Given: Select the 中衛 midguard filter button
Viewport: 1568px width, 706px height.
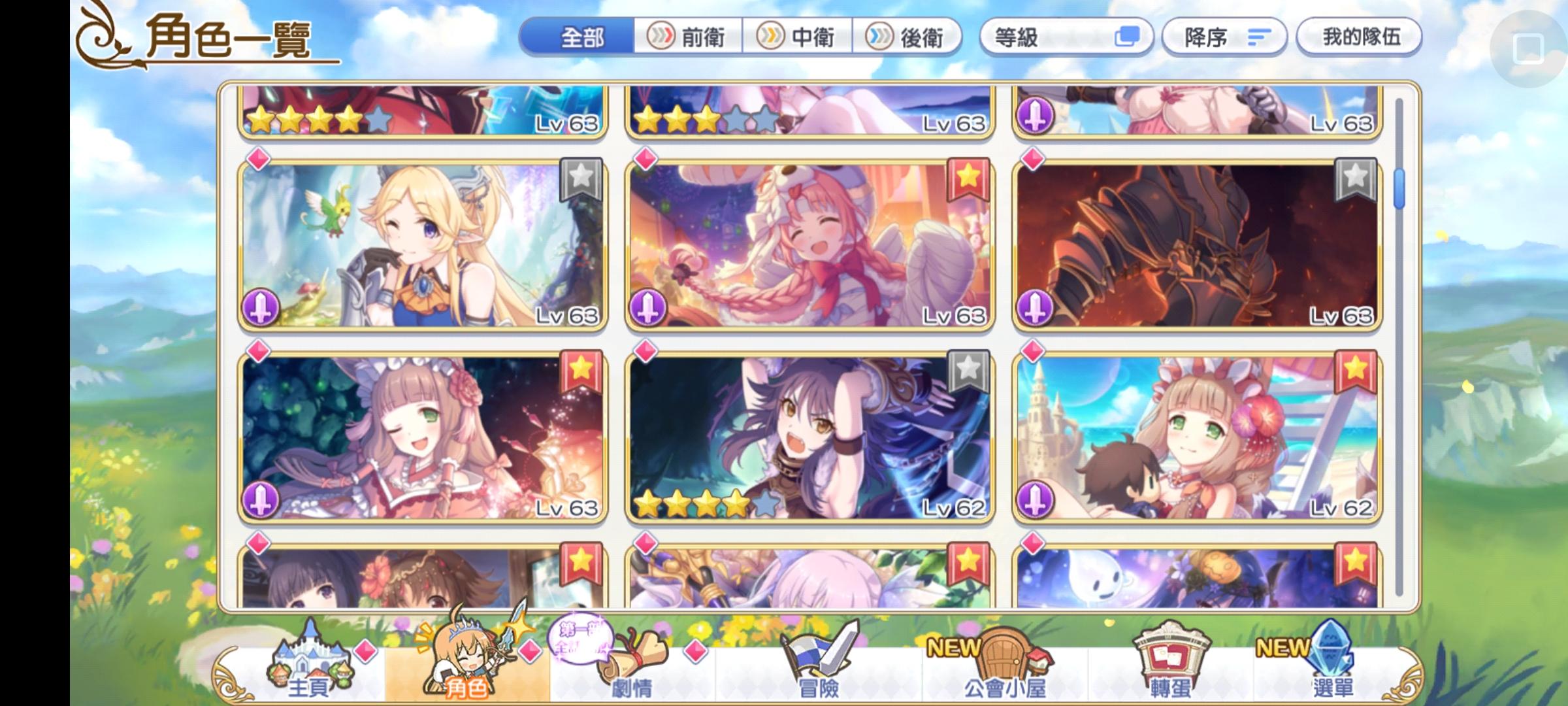Looking at the screenshot, I should [800, 37].
